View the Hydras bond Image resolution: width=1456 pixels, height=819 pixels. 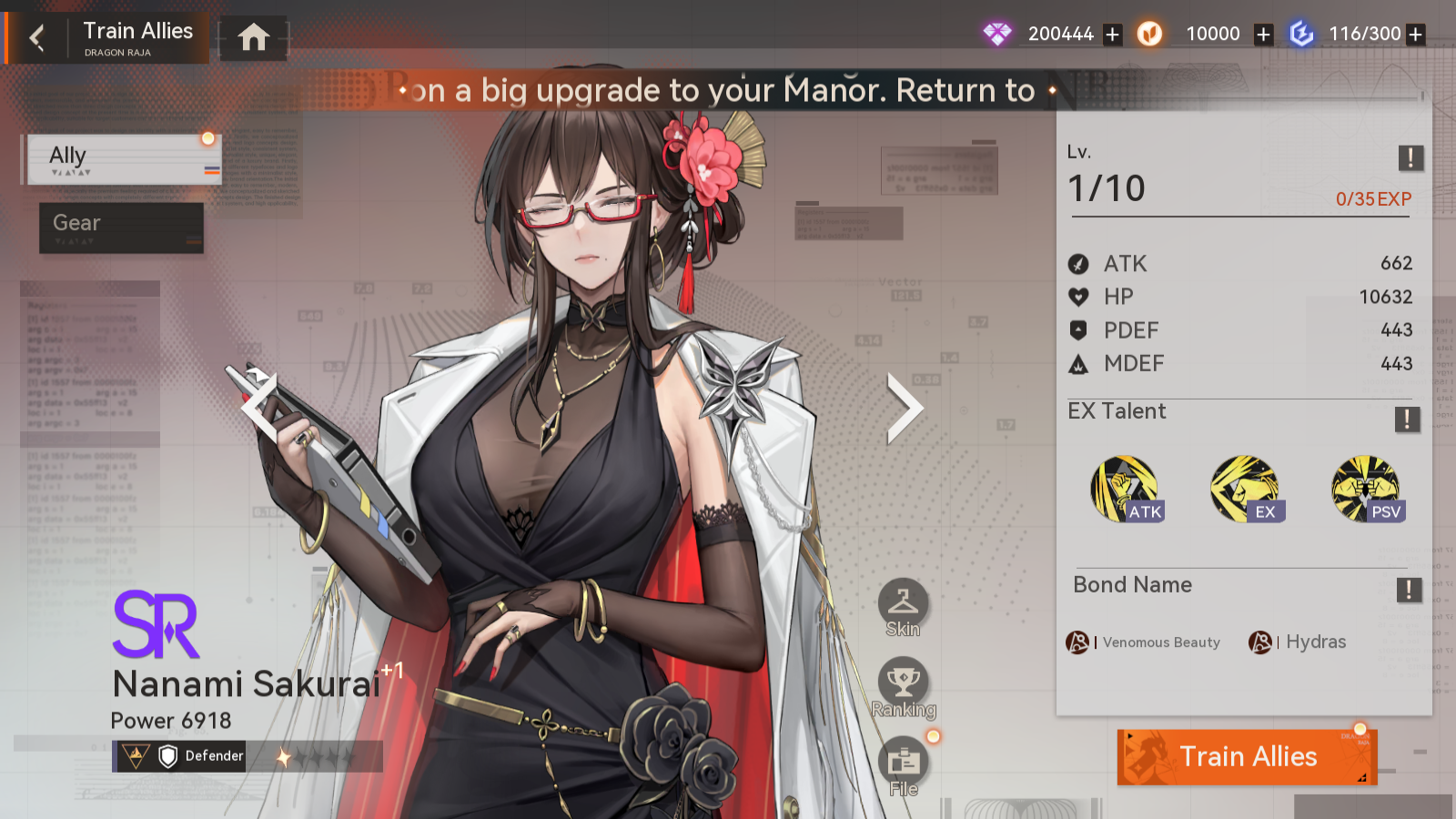click(x=1299, y=642)
